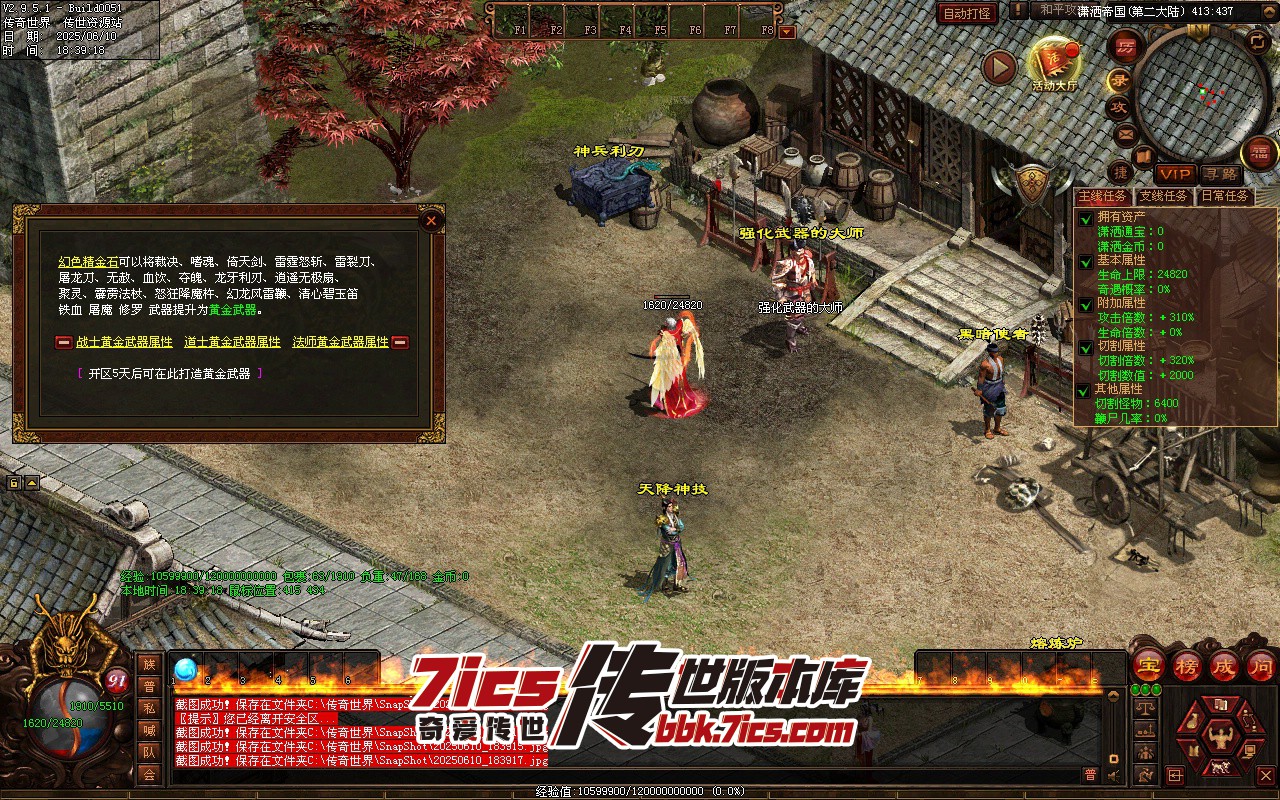
Task: Click the 福 welfare round button
Action: 1260,153
